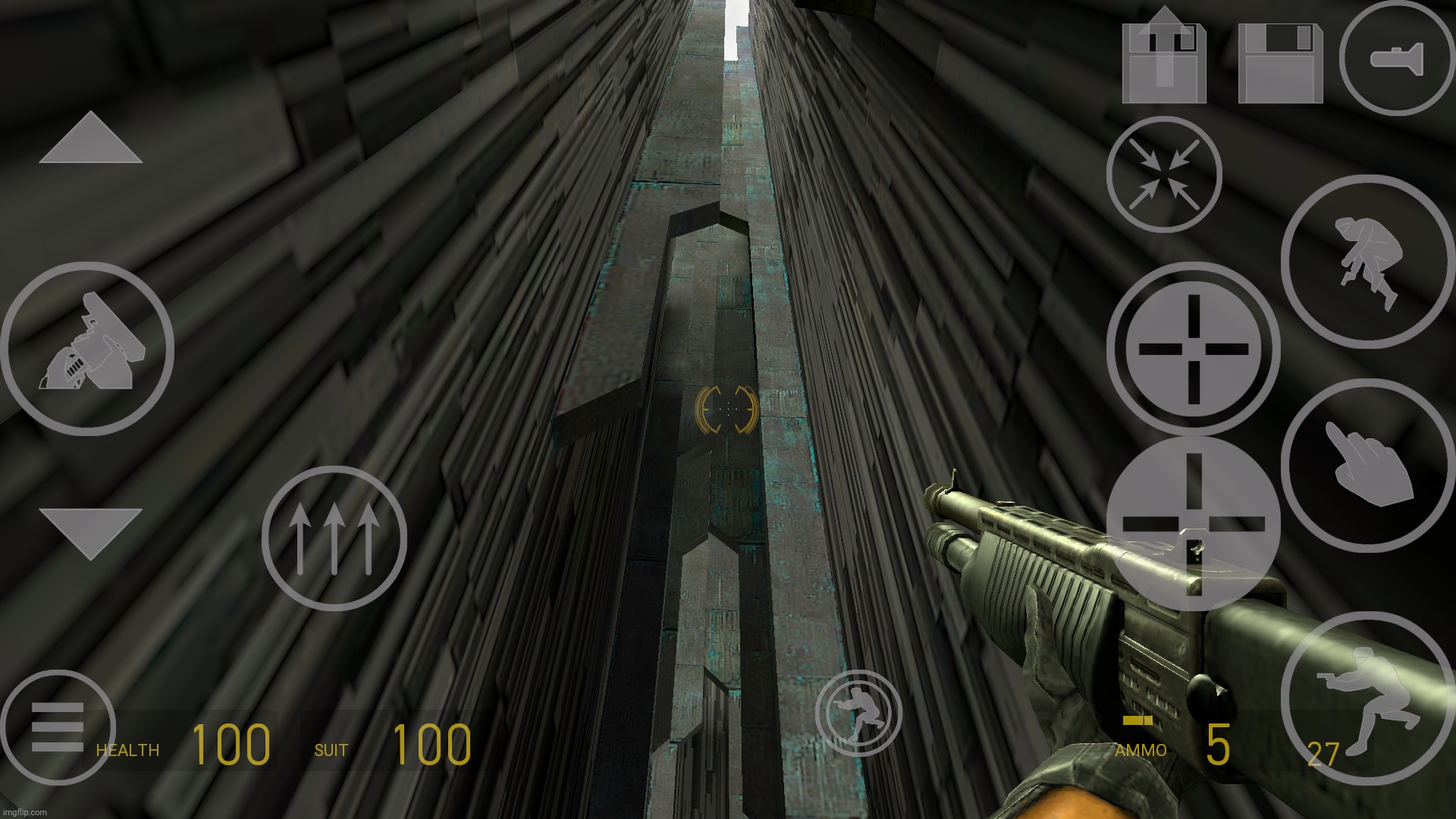Activate the jump button
Image resolution: width=1456 pixels, height=819 pixels.
[x=1367, y=262]
